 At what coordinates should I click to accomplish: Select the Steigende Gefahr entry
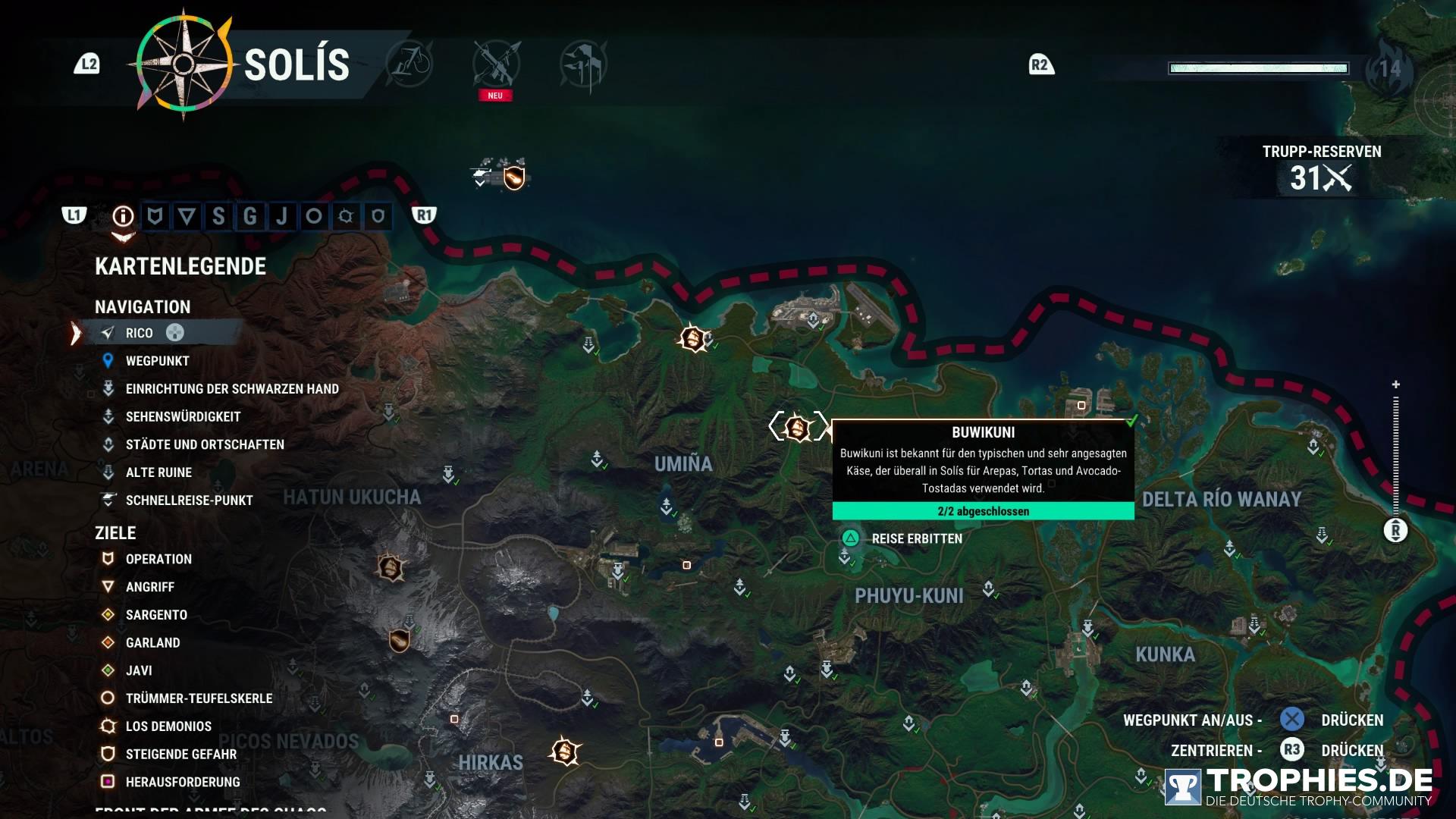coord(180,755)
